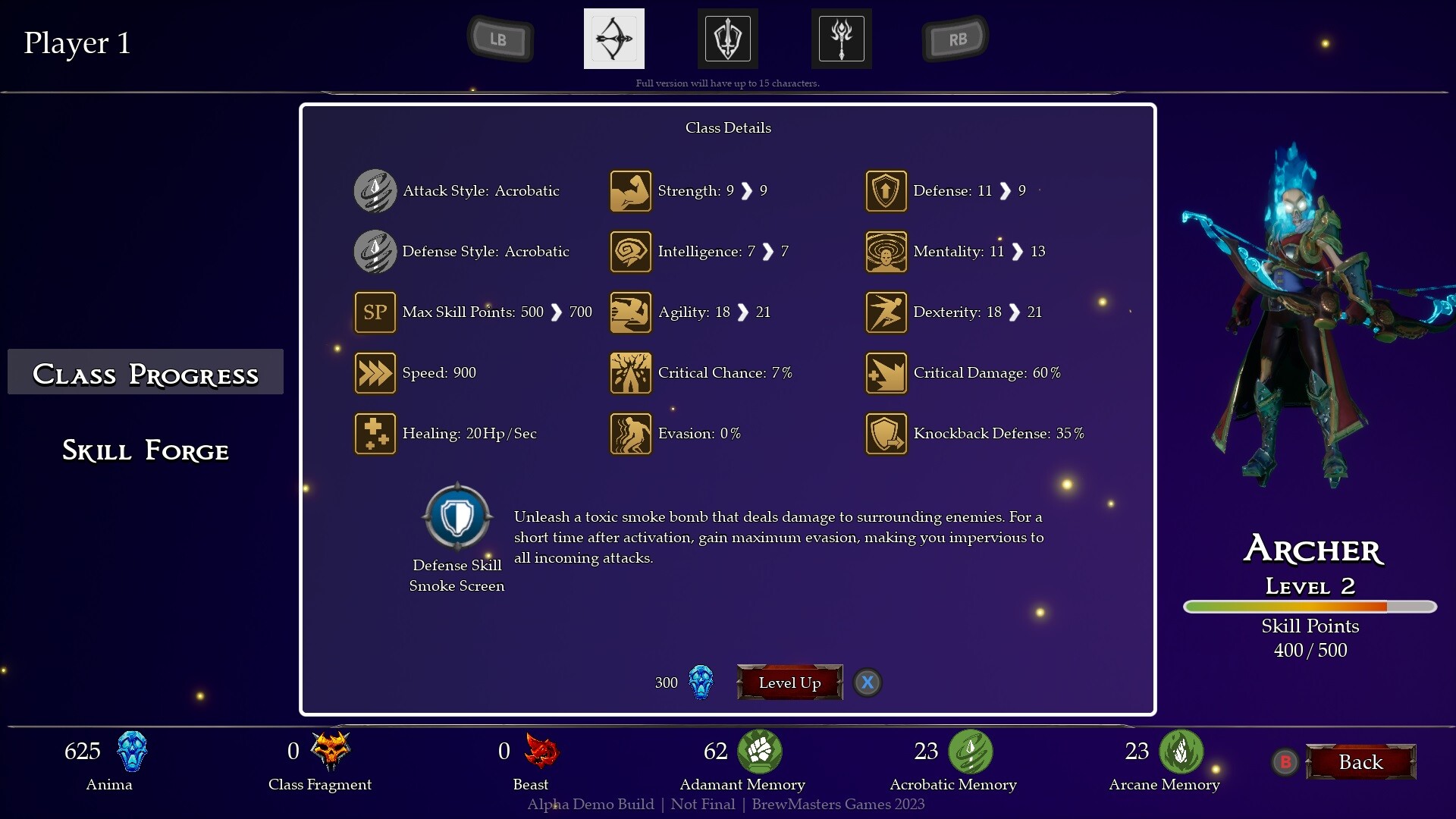Select the Agility stat icon

[x=630, y=312]
